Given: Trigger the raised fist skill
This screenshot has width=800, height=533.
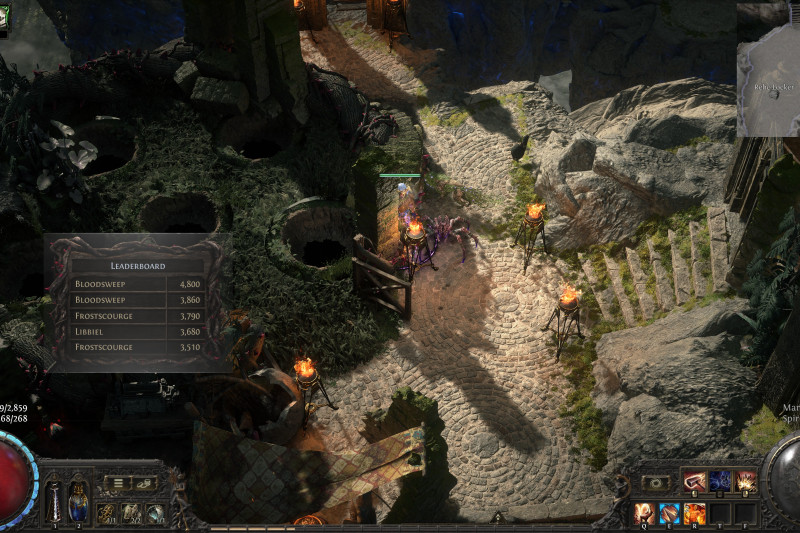Looking at the screenshot, I should coord(643,513).
